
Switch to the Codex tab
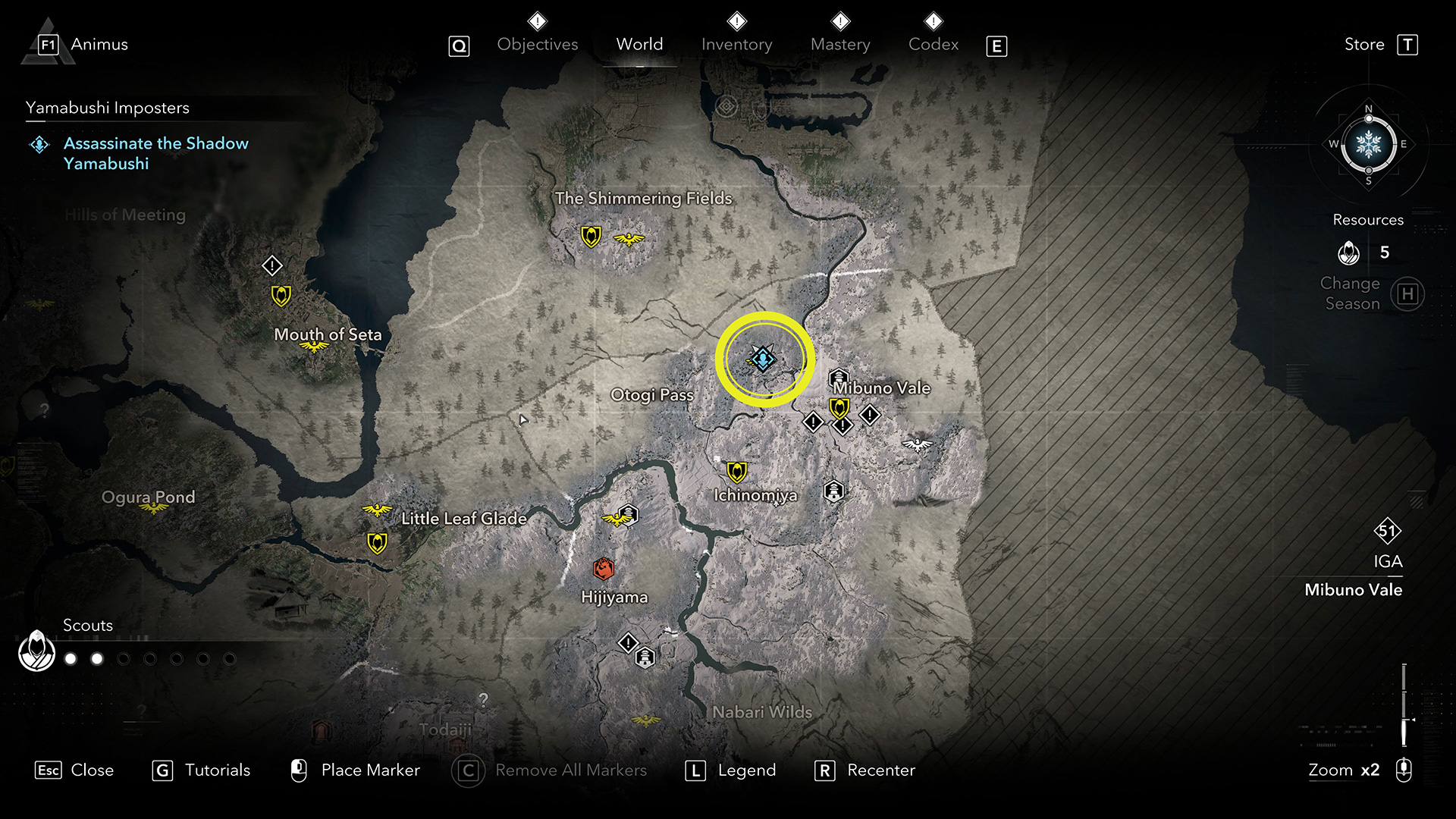tap(933, 45)
